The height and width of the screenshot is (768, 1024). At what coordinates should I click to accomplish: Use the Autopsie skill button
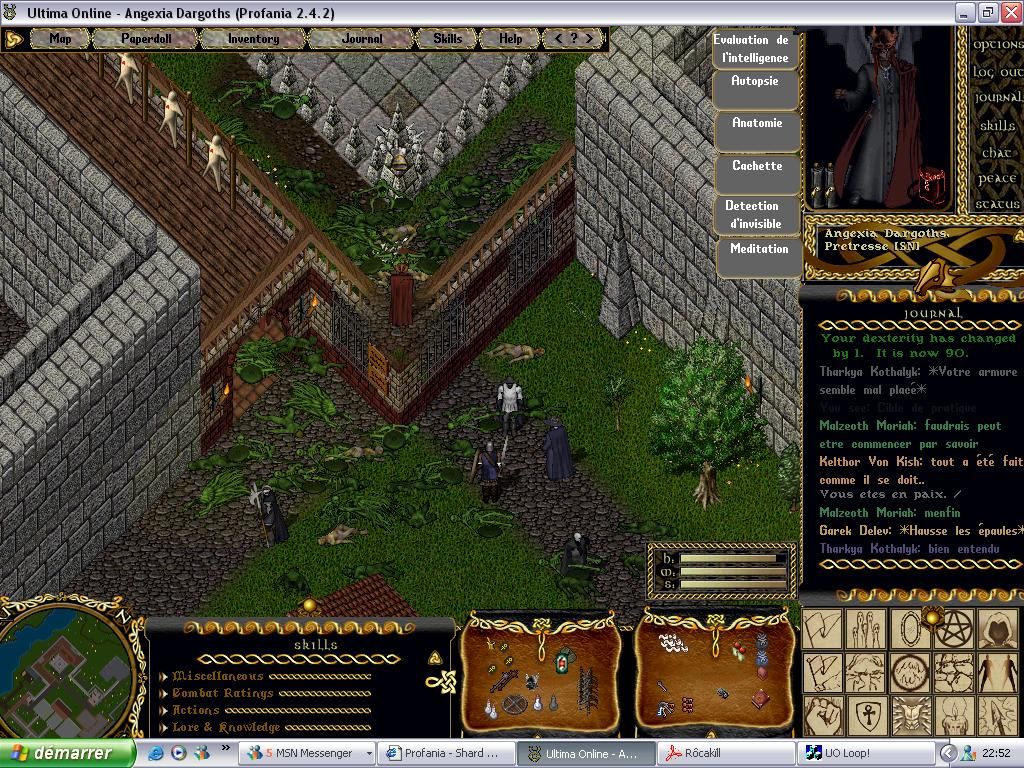click(755, 82)
